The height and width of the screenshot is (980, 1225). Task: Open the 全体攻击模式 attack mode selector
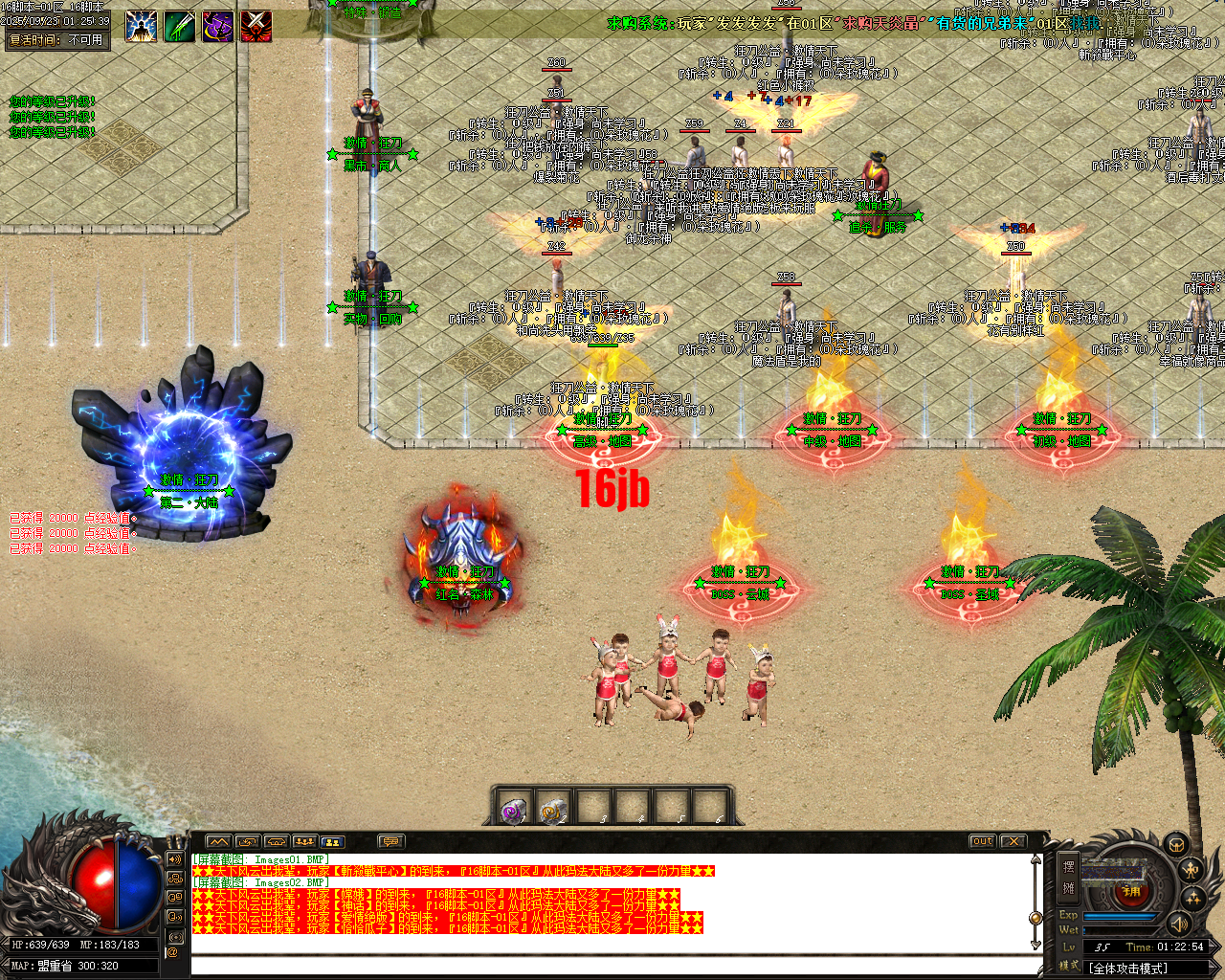pyautogui.click(x=1127, y=968)
